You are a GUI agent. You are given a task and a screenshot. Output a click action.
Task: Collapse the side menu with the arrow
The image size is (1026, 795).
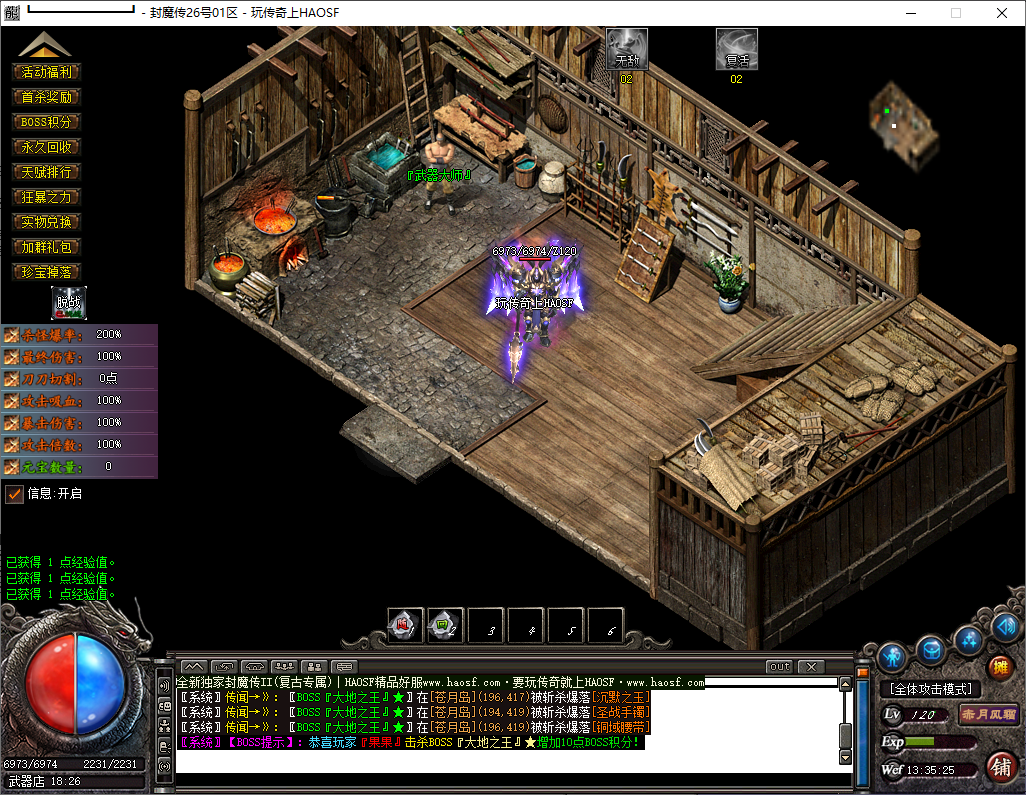point(45,45)
